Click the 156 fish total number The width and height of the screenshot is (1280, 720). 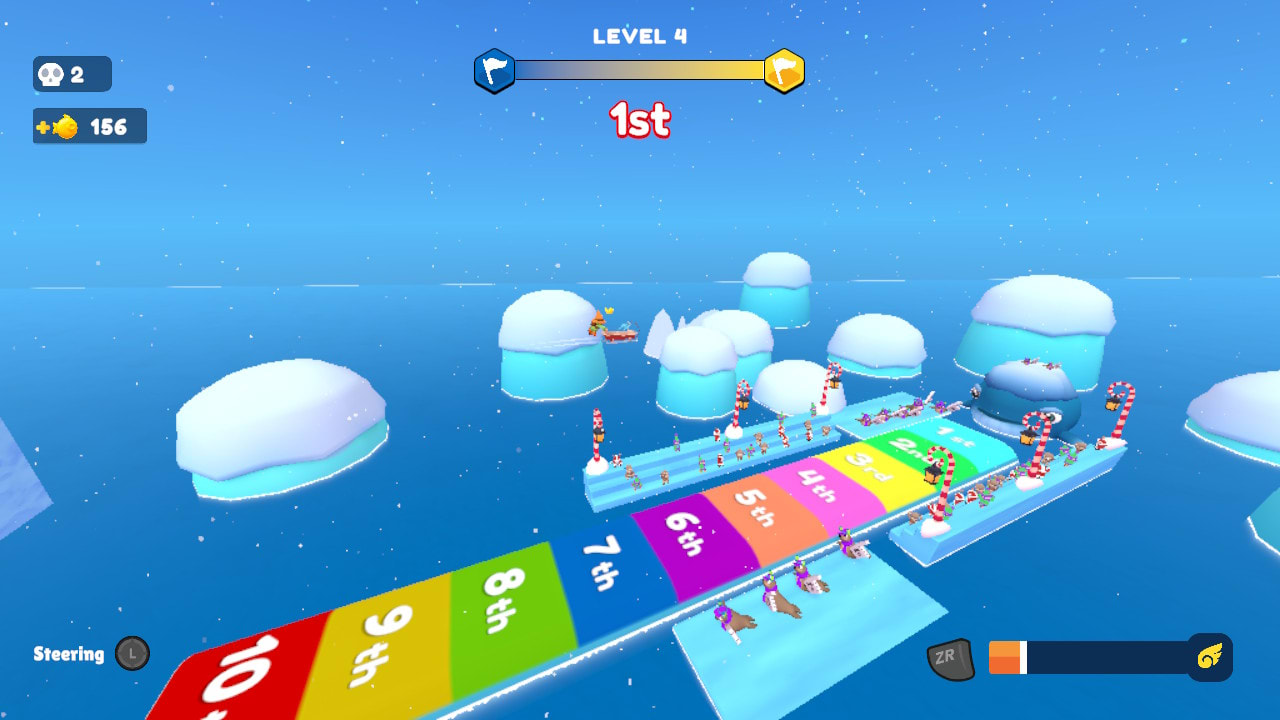[x=108, y=126]
